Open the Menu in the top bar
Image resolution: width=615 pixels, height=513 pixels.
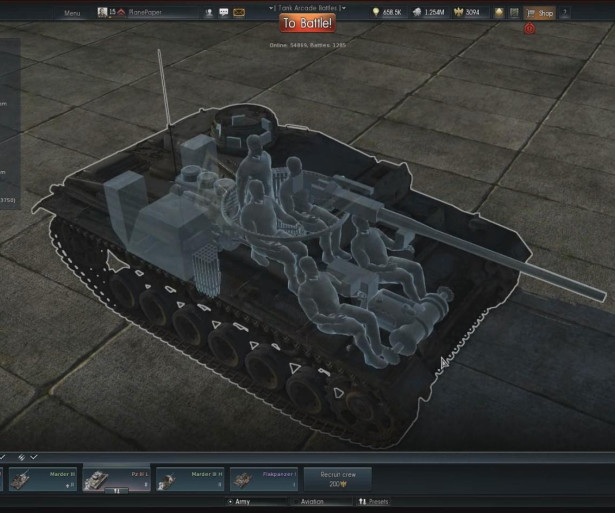(72, 14)
